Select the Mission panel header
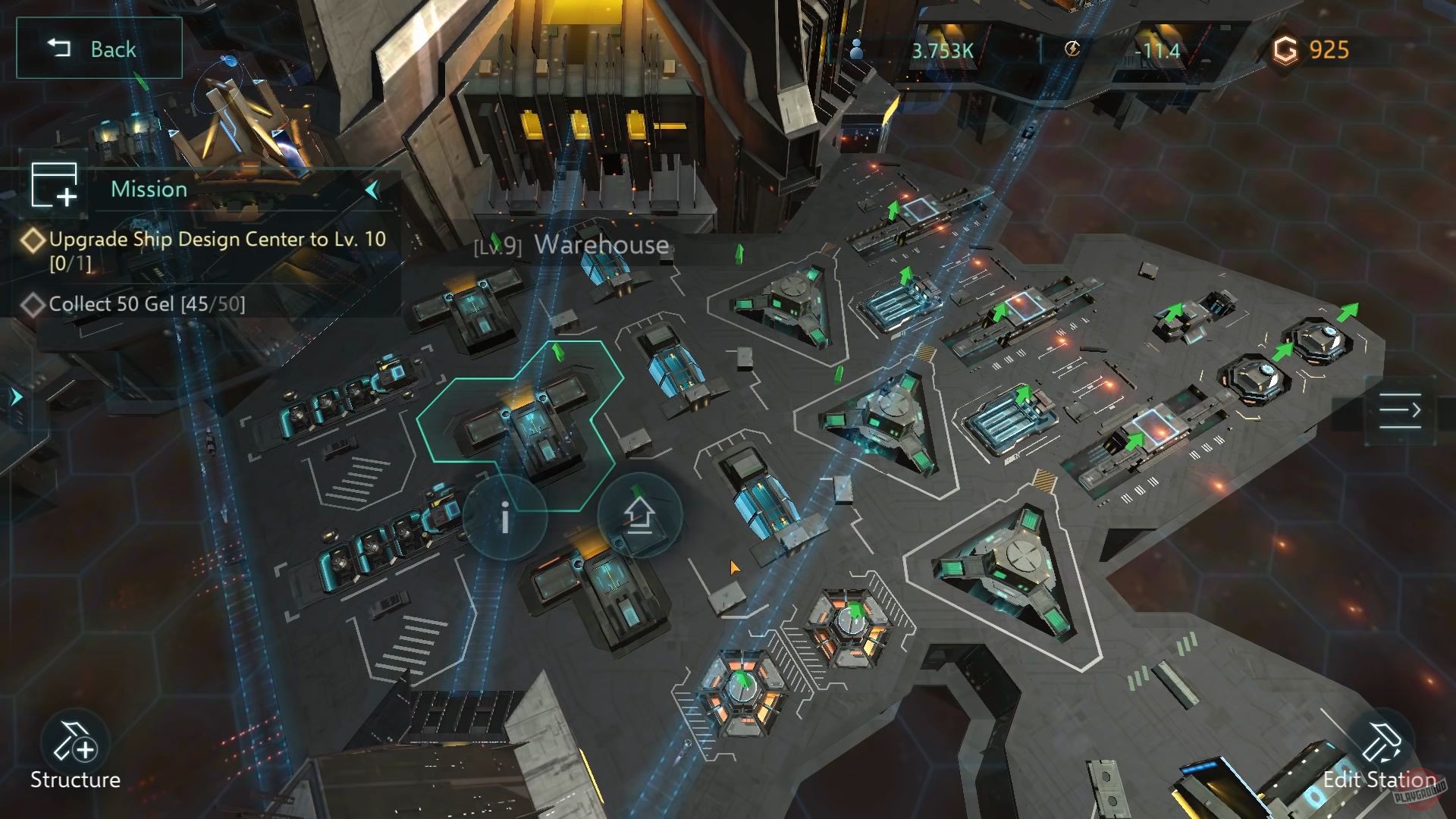The image size is (1456, 819). [149, 189]
